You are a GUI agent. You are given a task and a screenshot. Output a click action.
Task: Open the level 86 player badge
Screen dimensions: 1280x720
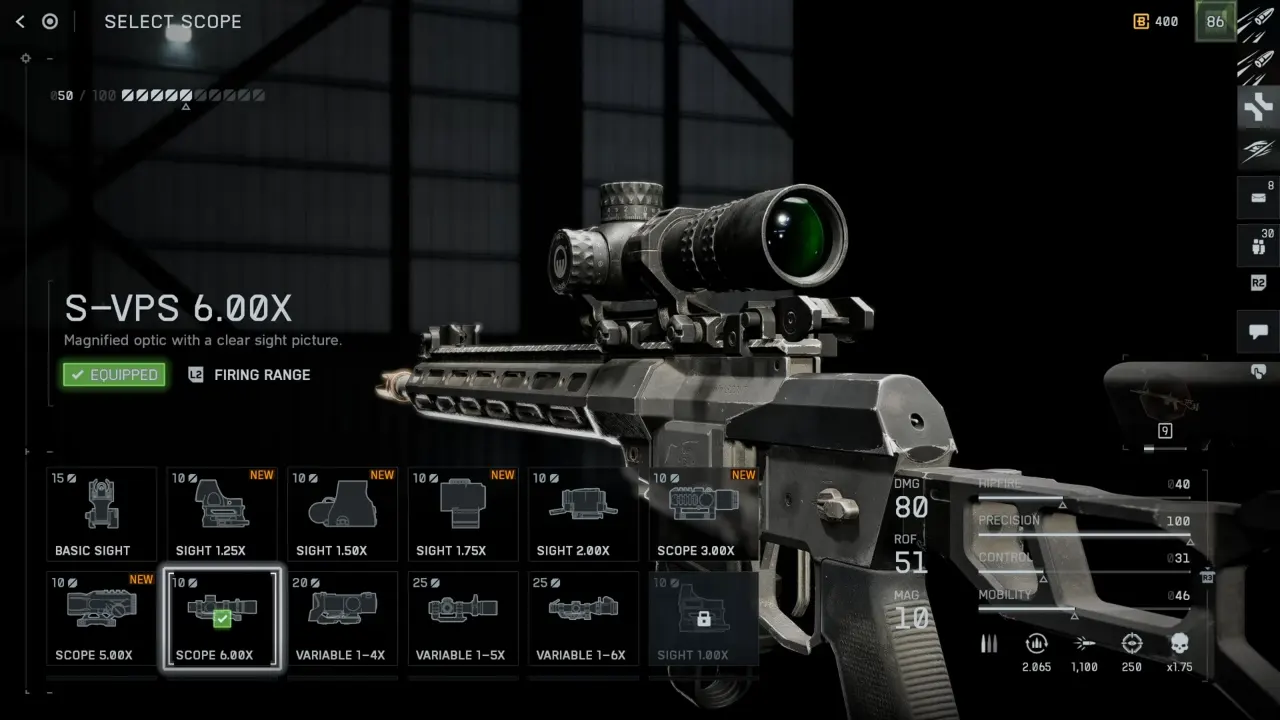(x=1215, y=22)
